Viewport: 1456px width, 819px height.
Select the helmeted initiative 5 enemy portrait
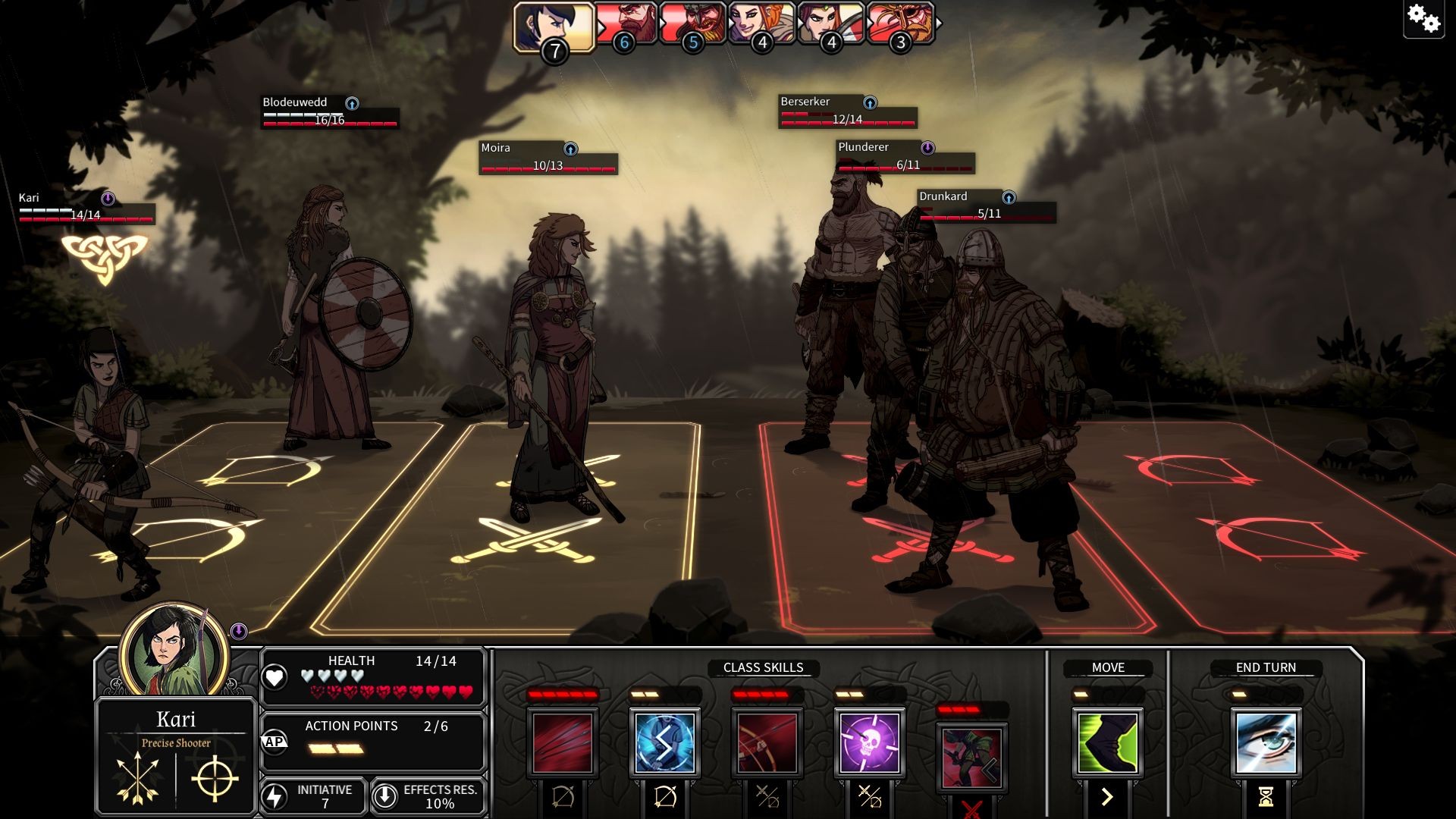pos(693,24)
